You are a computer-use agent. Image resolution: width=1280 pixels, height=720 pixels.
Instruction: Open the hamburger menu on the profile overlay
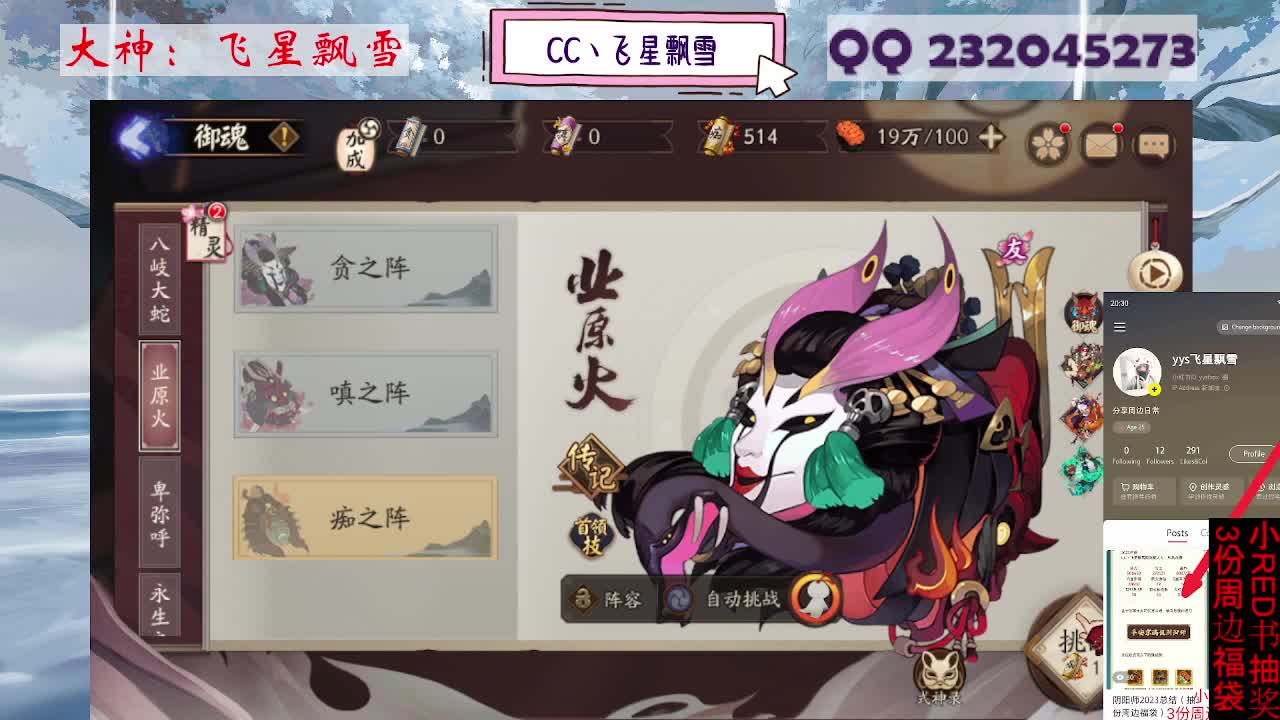pyautogui.click(x=1120, y=326)
